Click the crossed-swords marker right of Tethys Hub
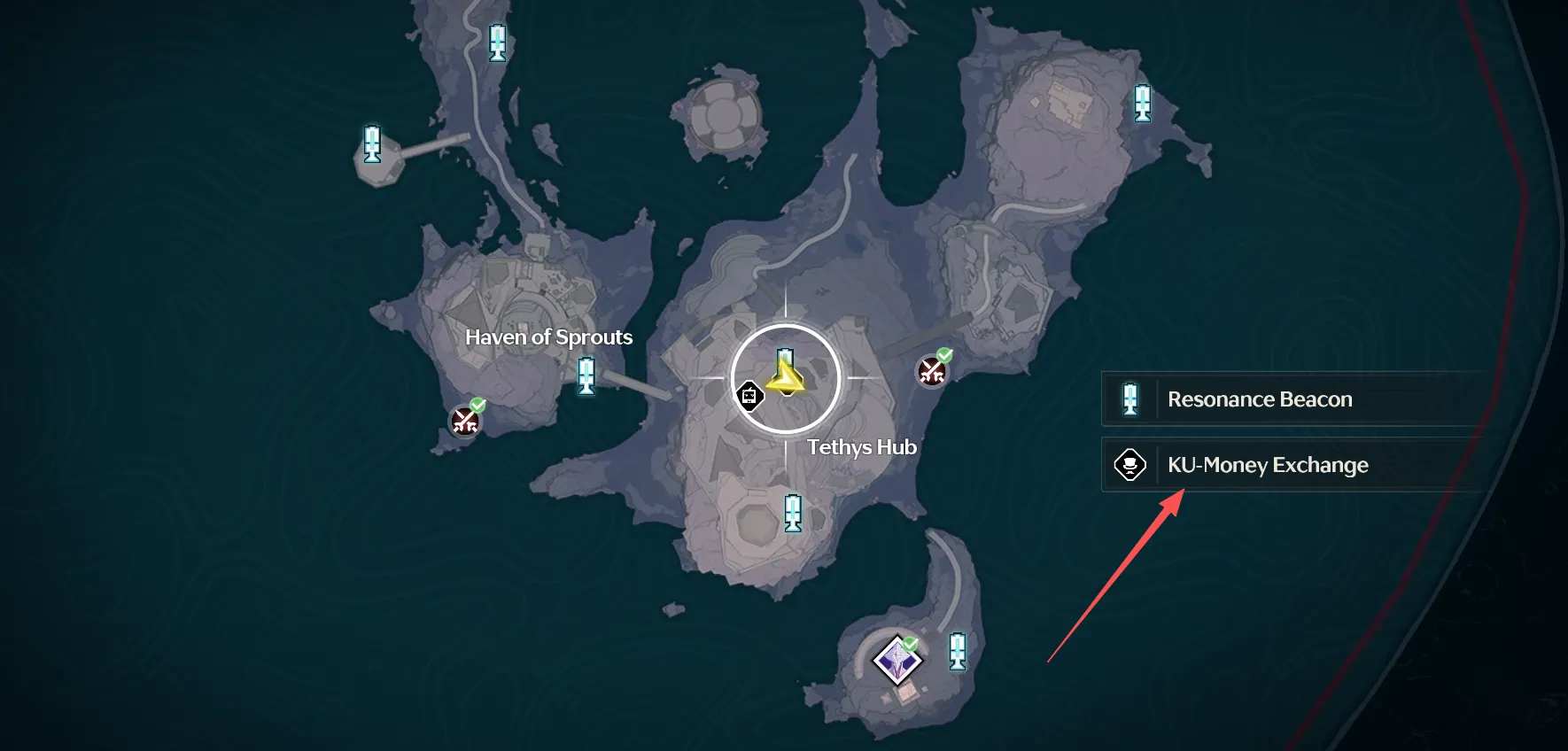Viewport: 1568px width, 751px height. (932, 371)
